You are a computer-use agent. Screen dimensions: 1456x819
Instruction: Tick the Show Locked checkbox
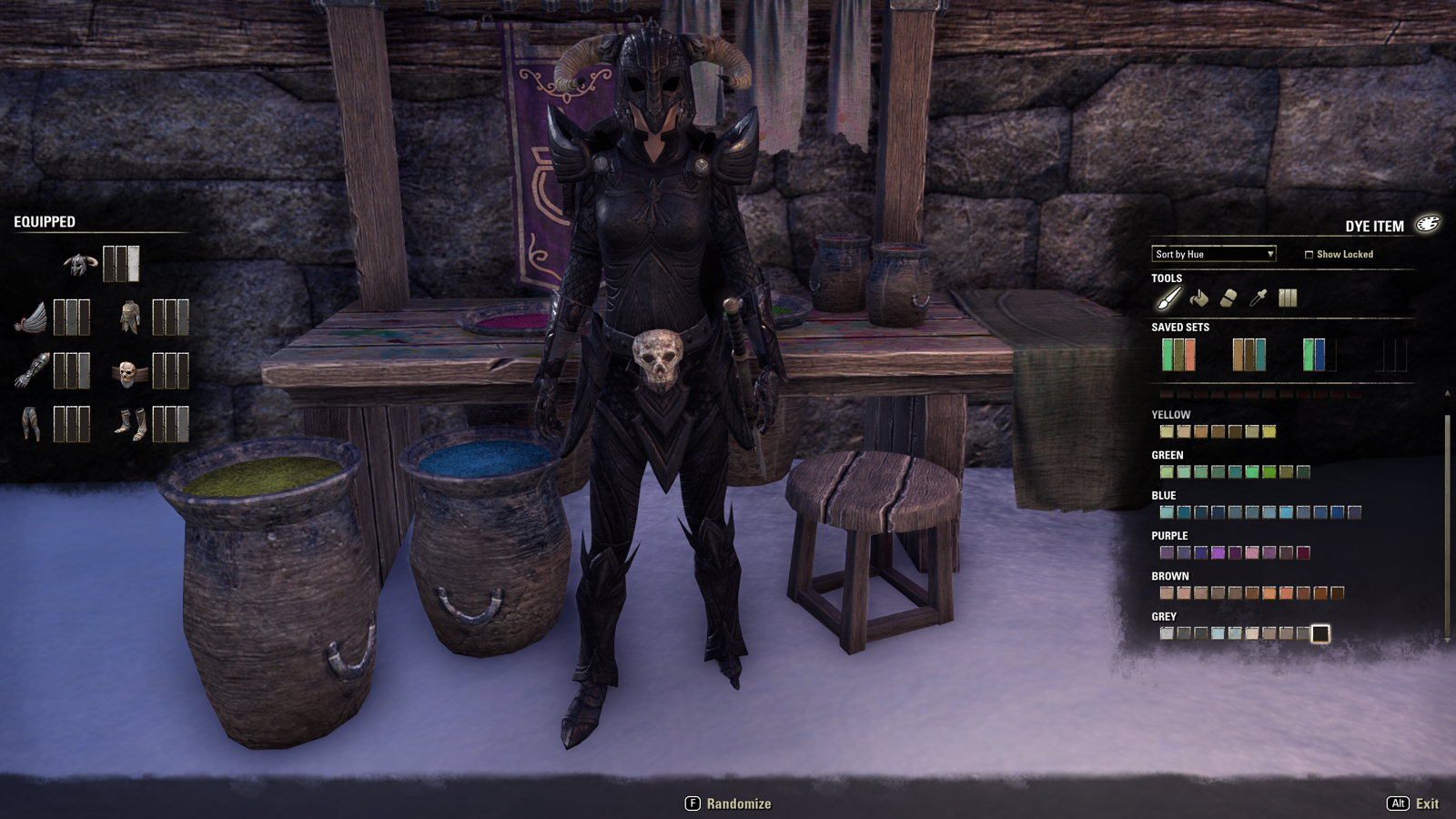click(x=1309, y=255)
